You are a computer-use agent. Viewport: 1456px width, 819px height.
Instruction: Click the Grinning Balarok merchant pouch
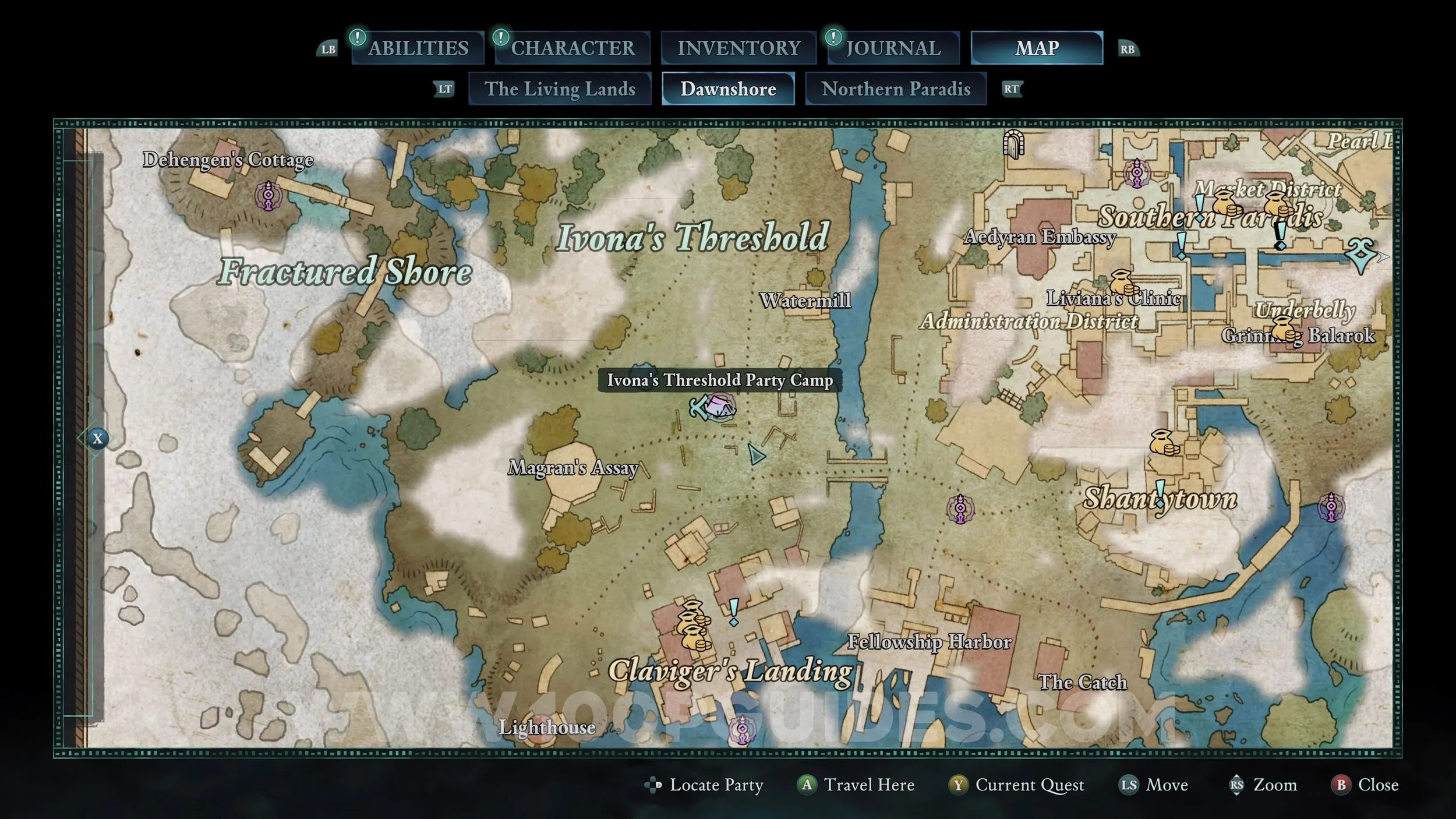point(1284,329)
